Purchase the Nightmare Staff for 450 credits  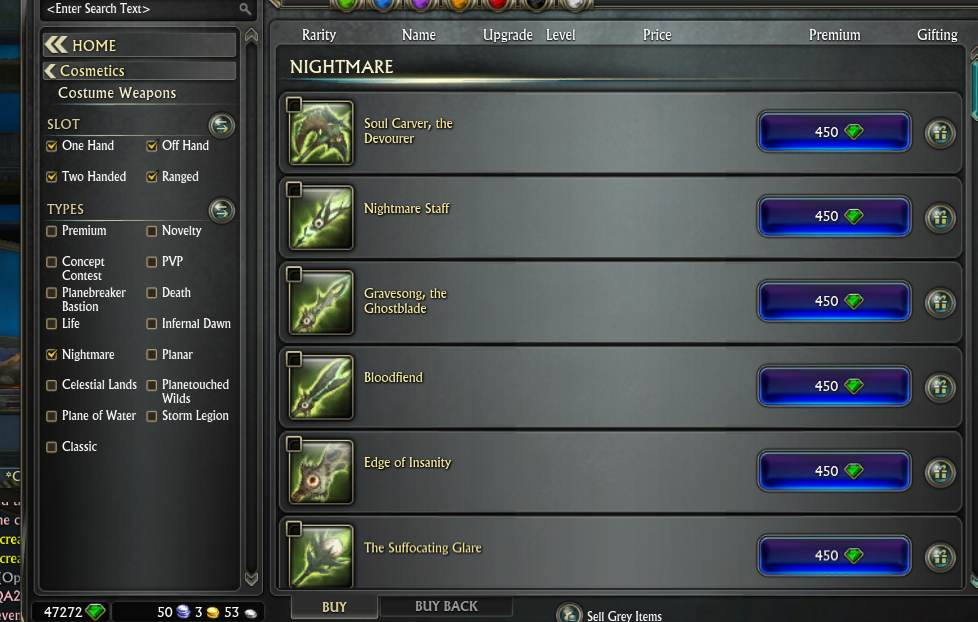834,216
